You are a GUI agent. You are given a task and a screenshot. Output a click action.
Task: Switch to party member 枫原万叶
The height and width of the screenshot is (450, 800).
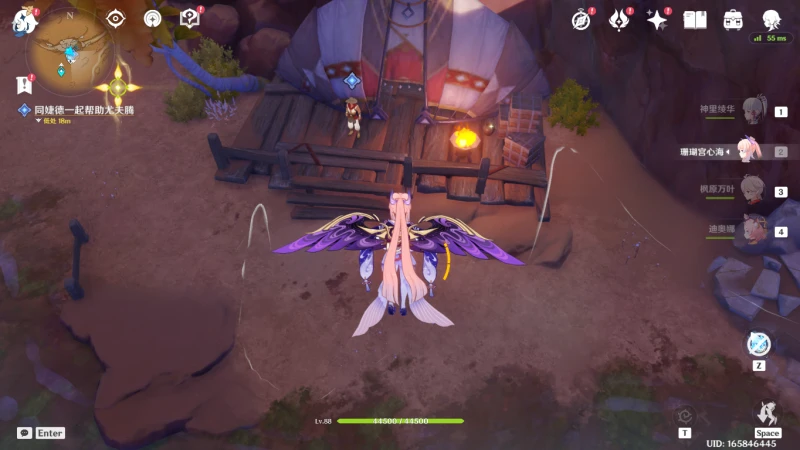coord(755,190)
